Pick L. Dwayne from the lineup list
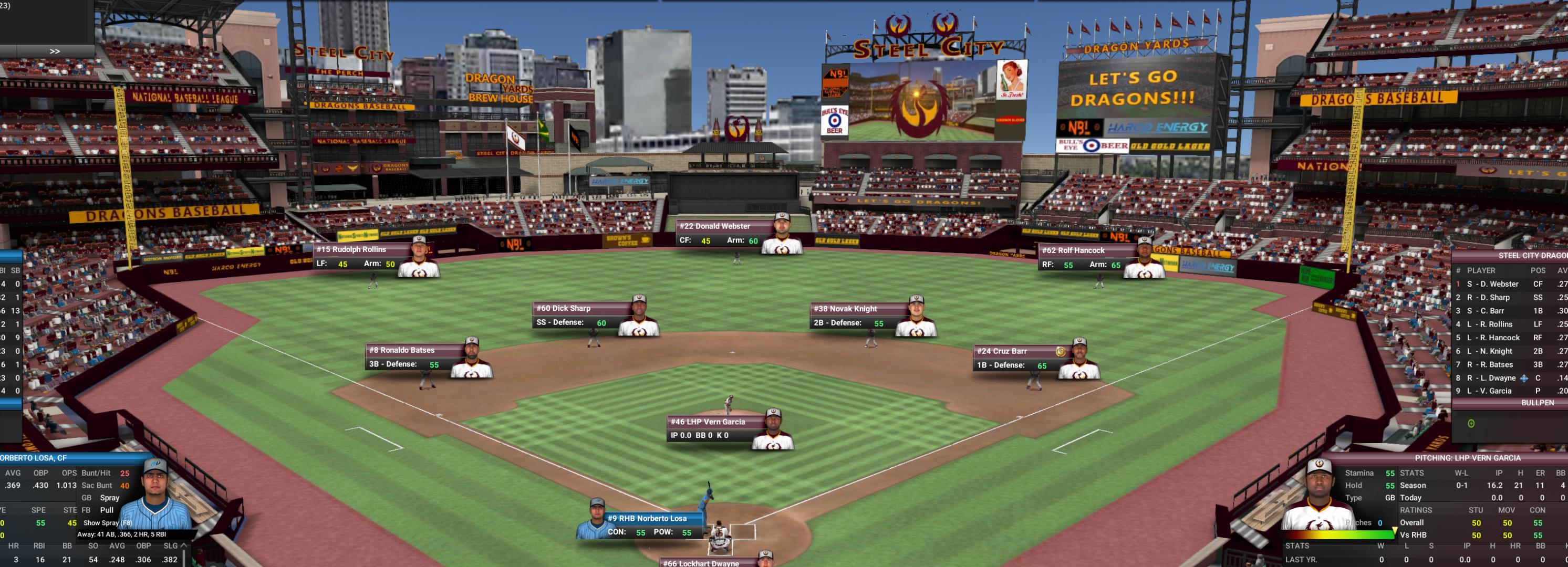This screenshot has width=1568, height=567. click(1491, 378)
